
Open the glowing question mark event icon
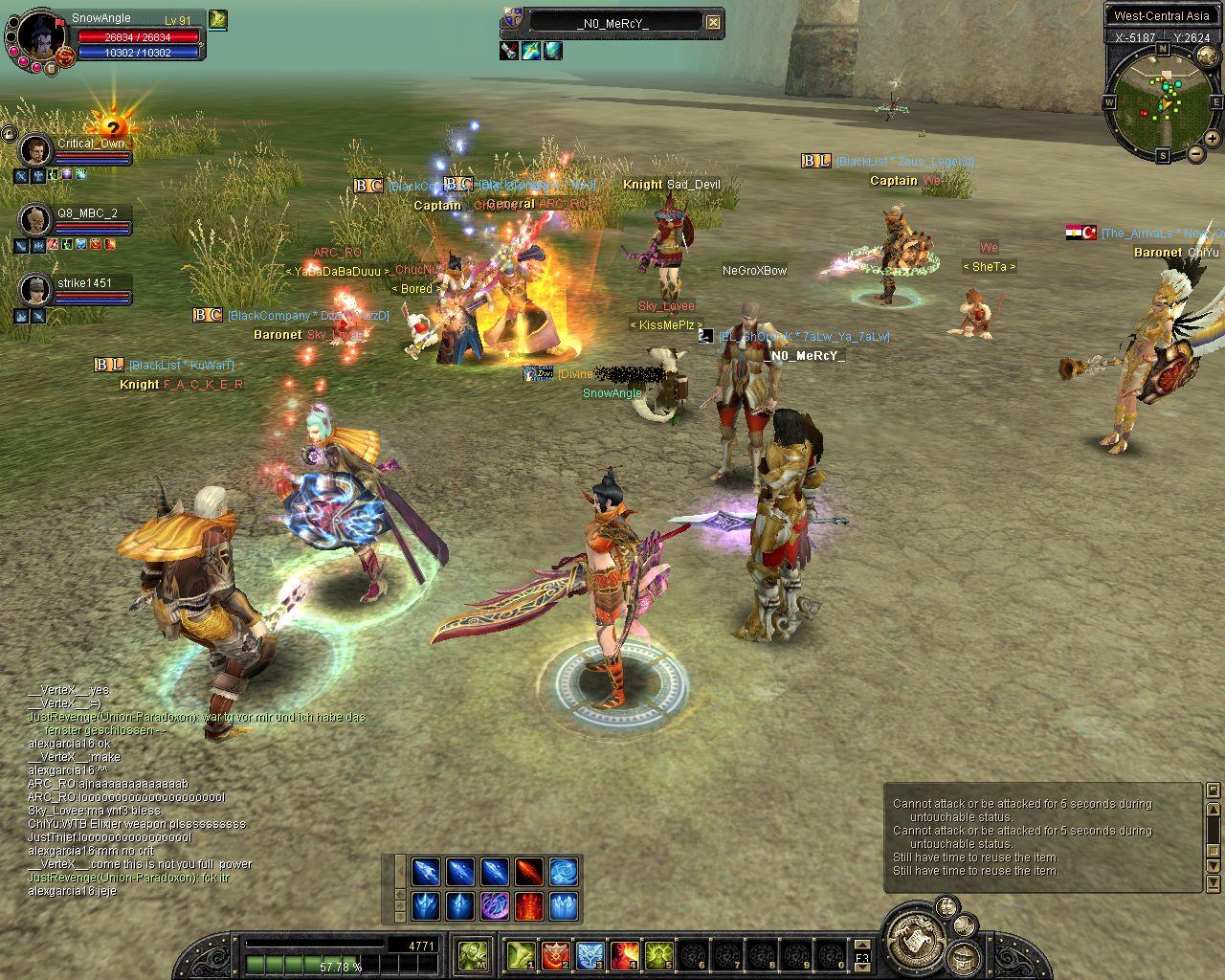(x=113, y=127)
